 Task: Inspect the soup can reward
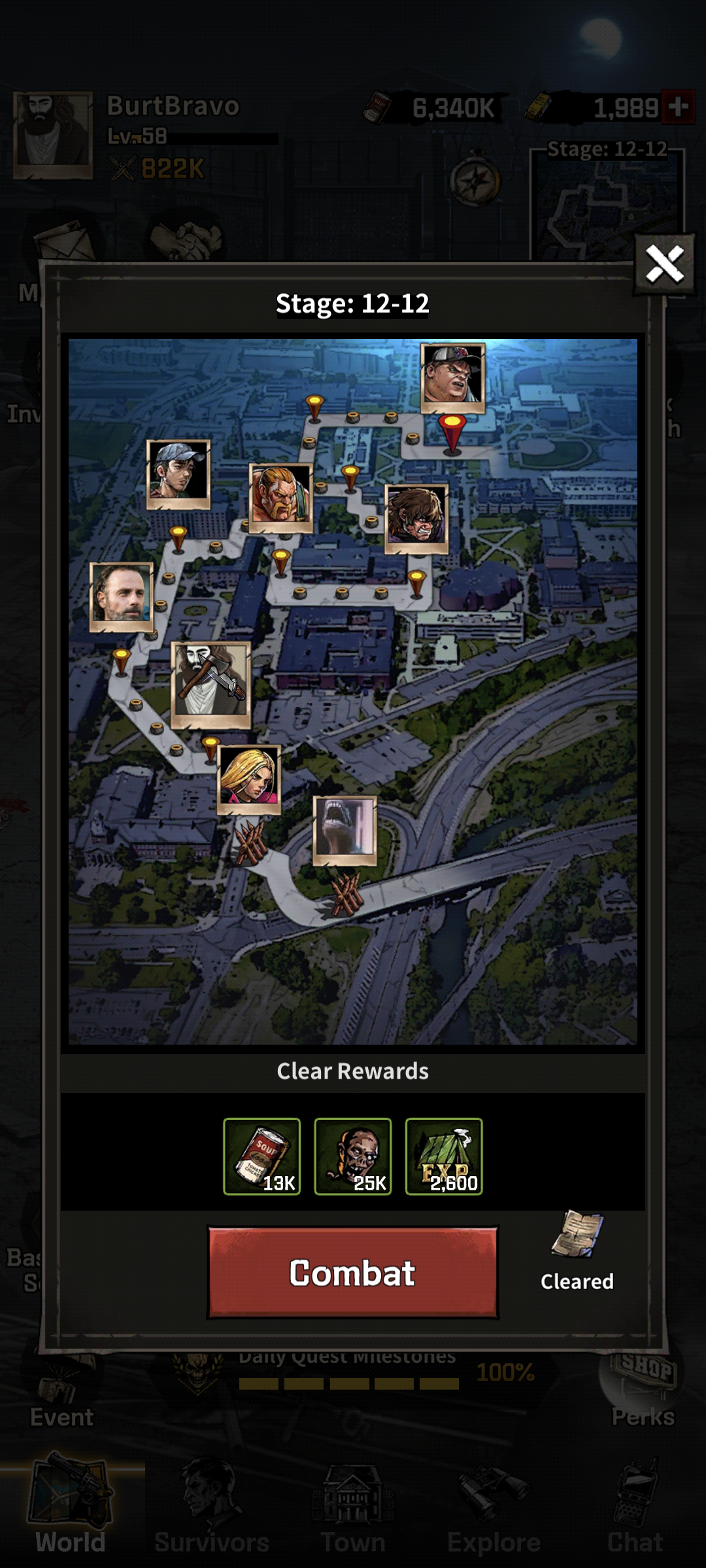coord(261,1156)
